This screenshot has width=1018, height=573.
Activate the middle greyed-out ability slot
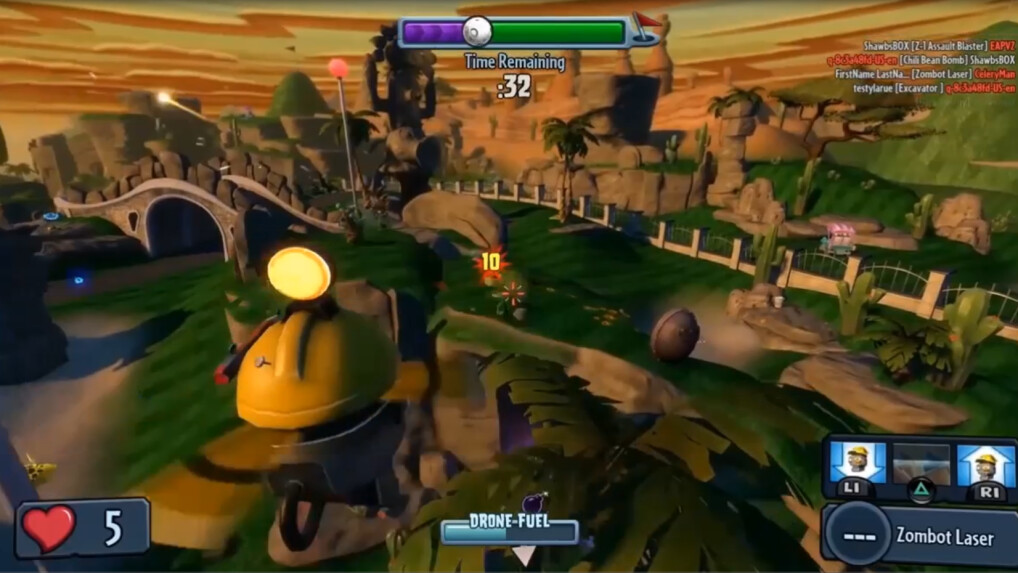[921, 465]
